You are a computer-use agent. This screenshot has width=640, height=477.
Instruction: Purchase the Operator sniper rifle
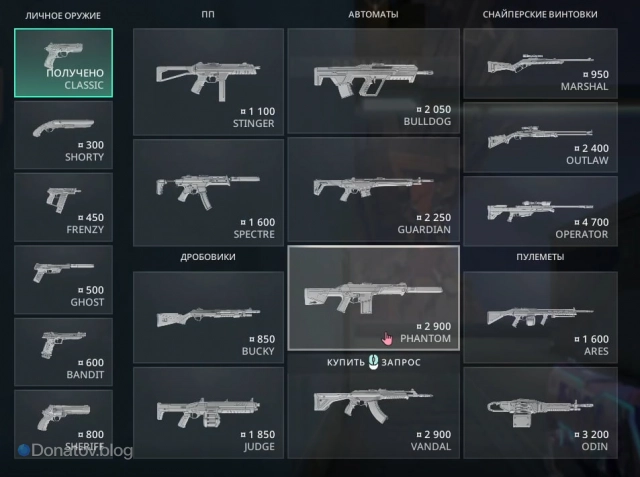coord(539,210)
